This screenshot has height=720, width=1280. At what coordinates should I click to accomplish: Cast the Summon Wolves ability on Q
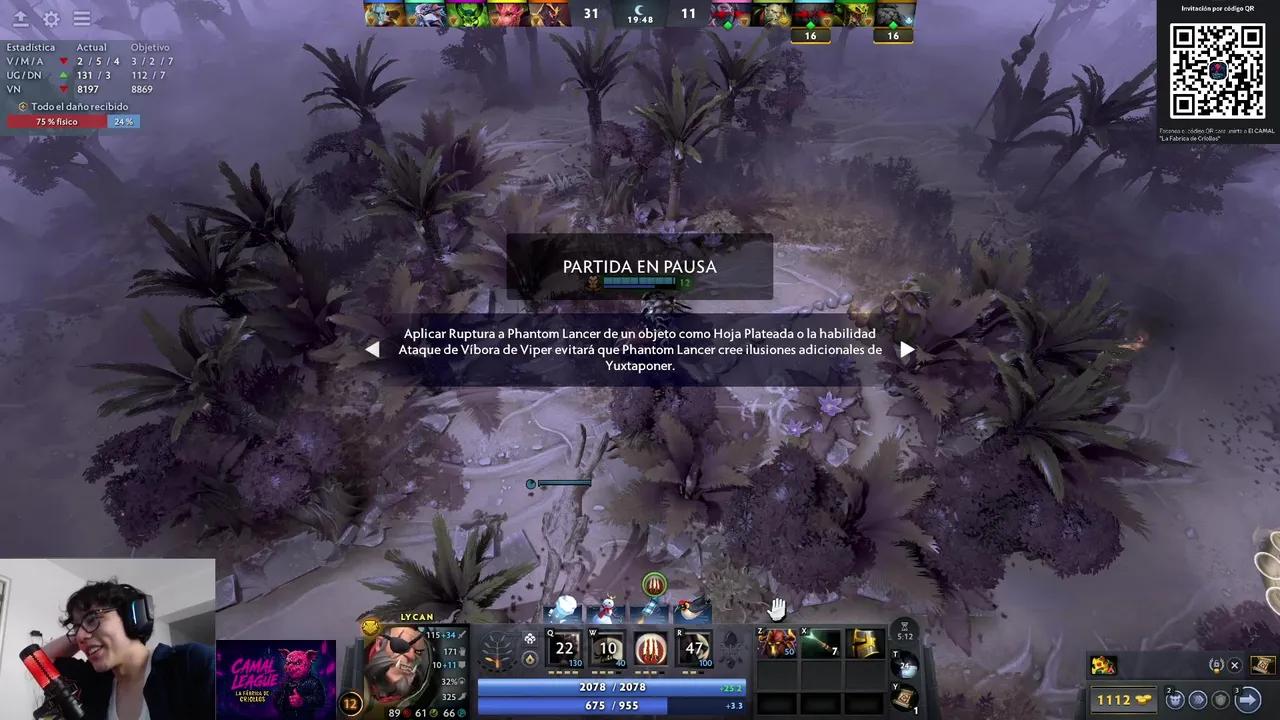click(x=563, y=650)
